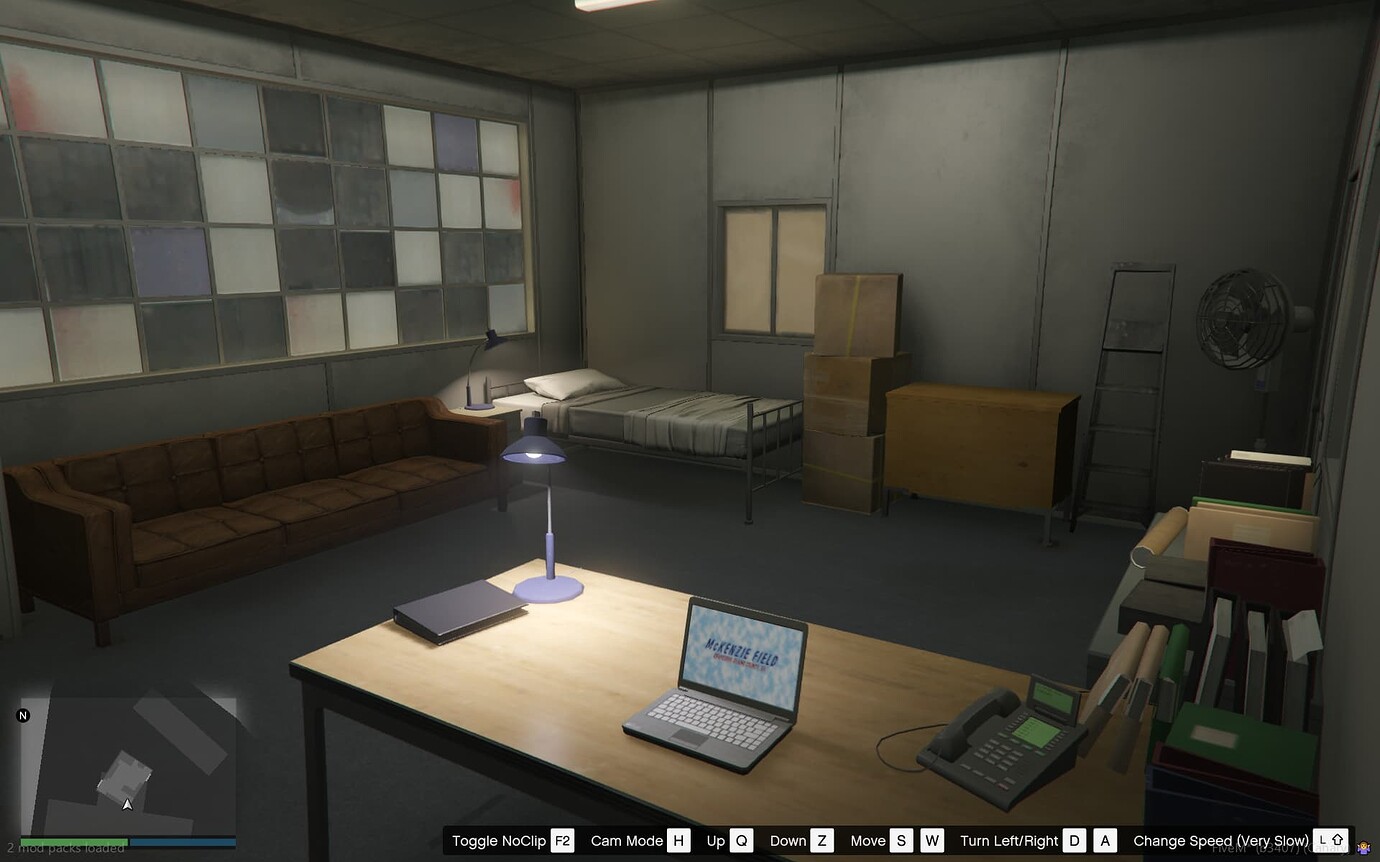Select the W key icon under Move

point(932,840)
